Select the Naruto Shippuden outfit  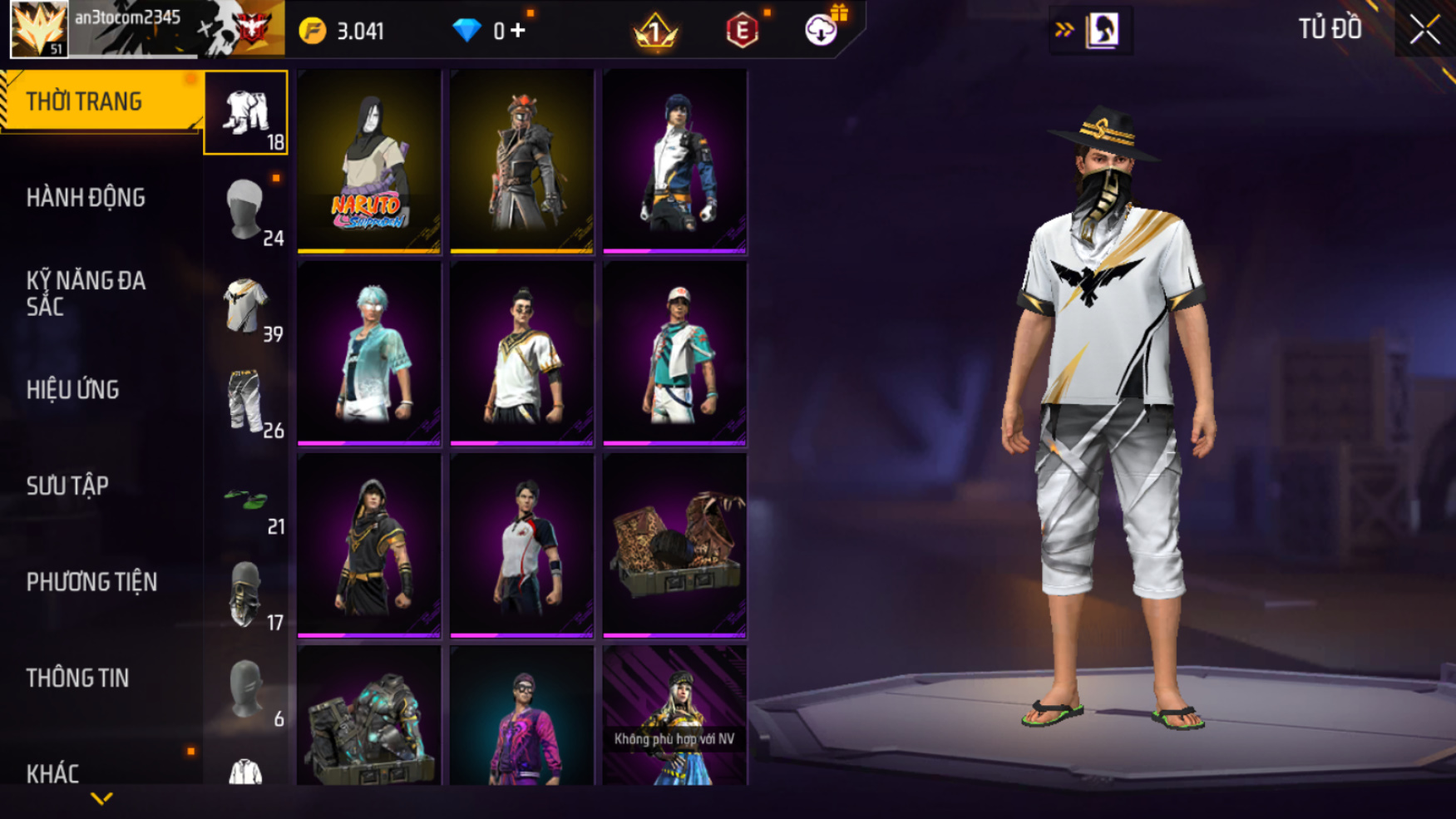click(x=369, y=160)
